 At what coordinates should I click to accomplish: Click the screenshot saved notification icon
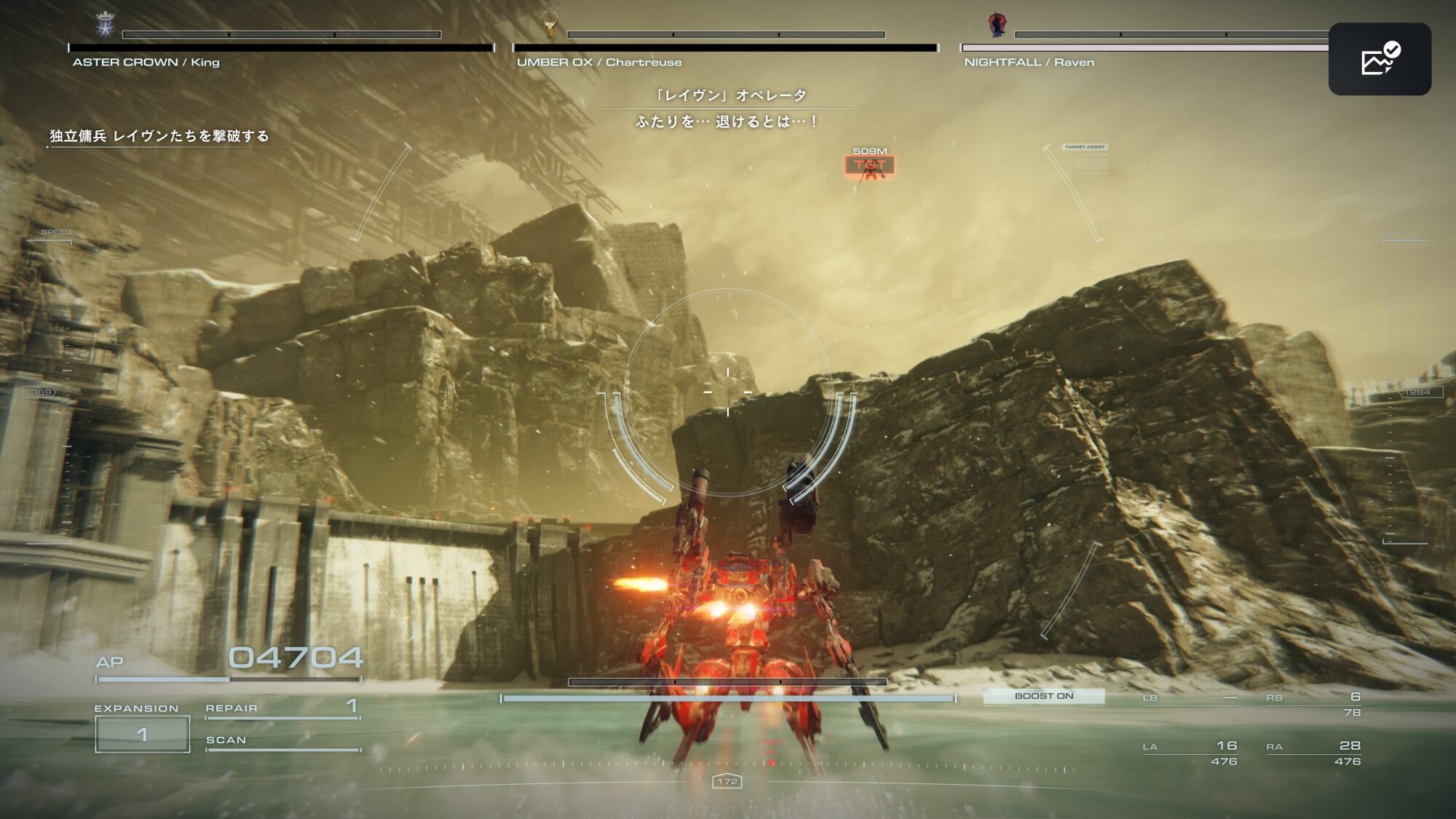(1380, 59)
